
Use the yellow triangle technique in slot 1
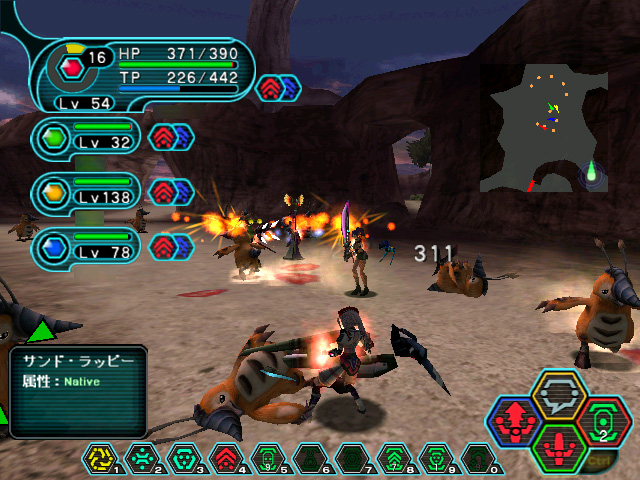coord(100,460)
